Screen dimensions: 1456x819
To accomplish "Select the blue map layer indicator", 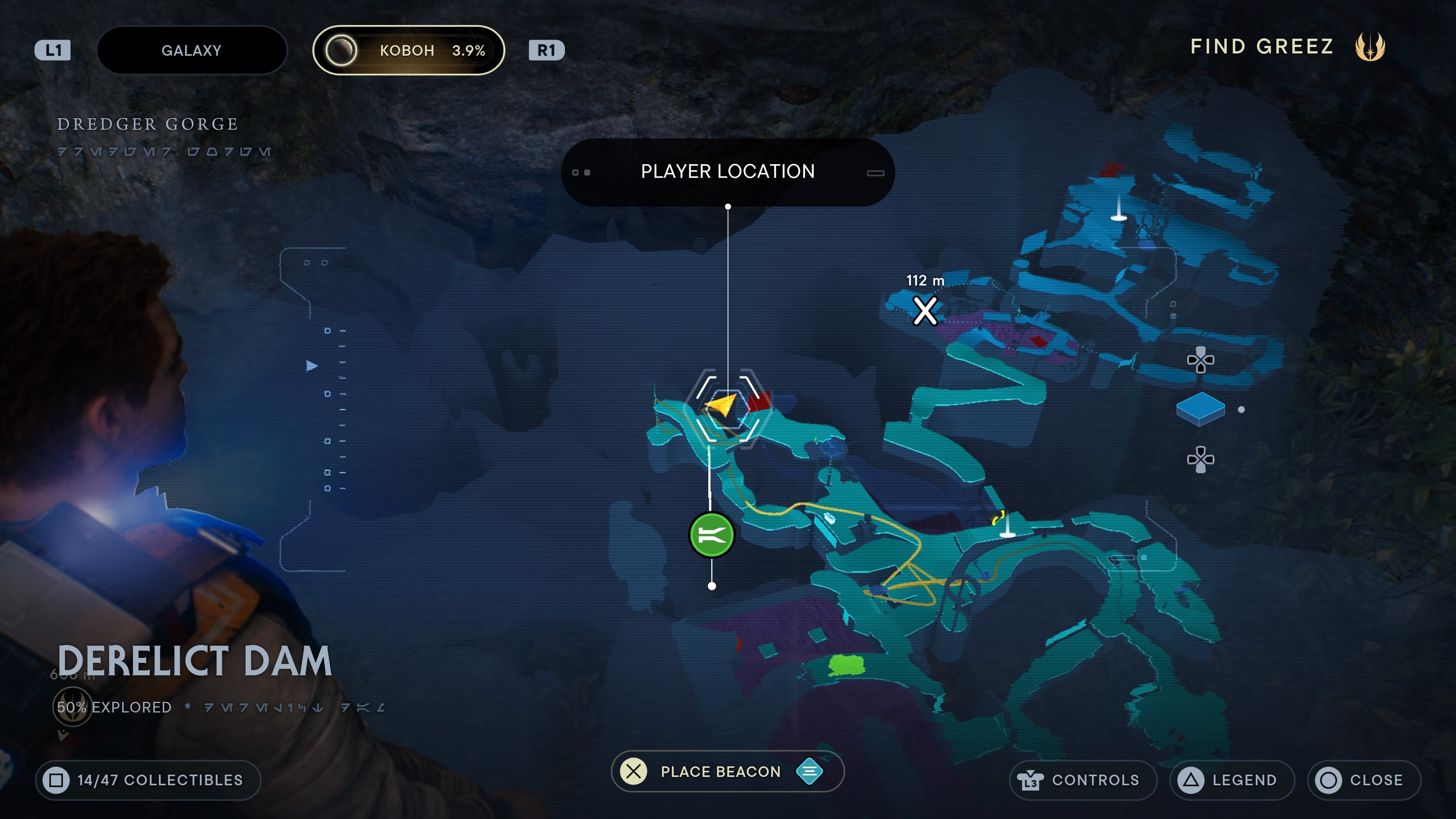I will coord(1200,409).
